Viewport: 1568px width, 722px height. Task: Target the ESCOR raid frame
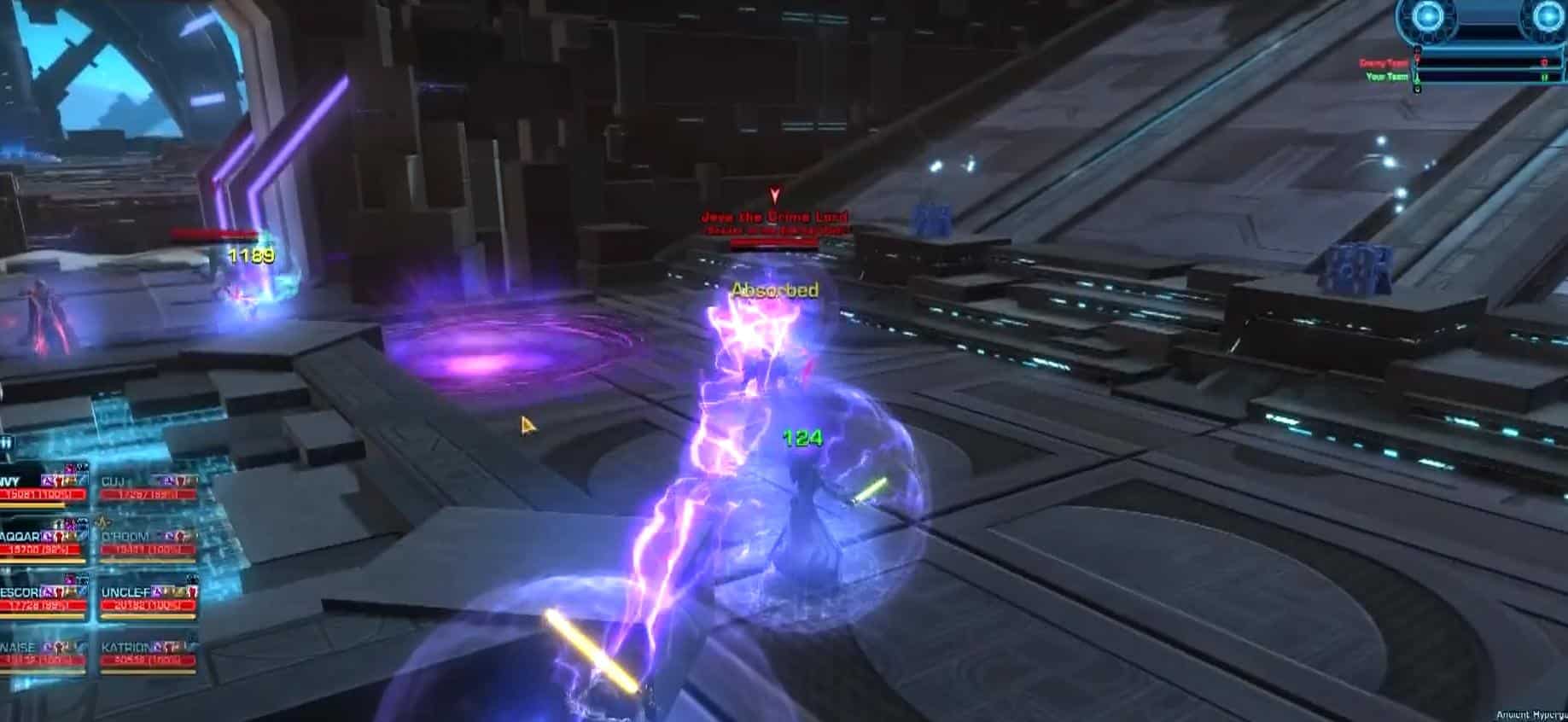pyautogui.click(x=43, y=599)
